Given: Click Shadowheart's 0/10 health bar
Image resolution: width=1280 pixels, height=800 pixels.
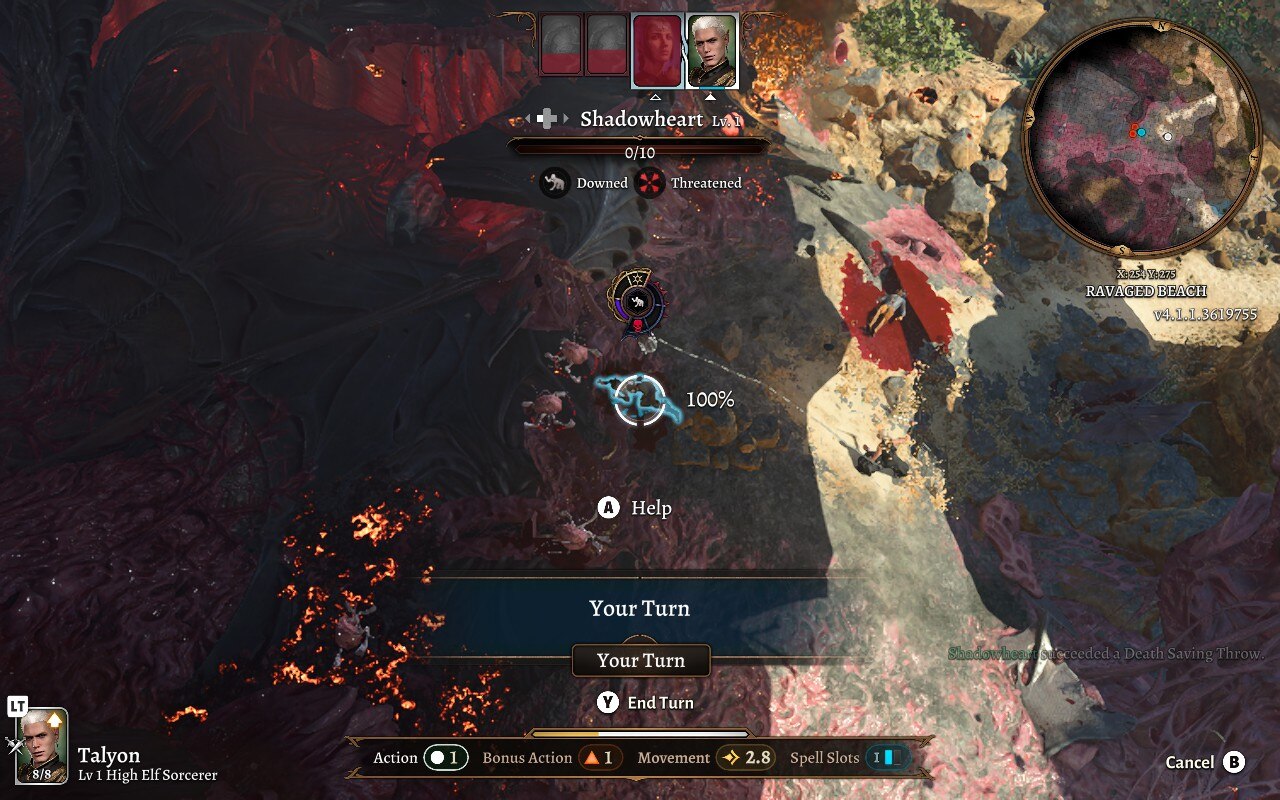Looking at the screenshot, I should click(x=640, y=146).
